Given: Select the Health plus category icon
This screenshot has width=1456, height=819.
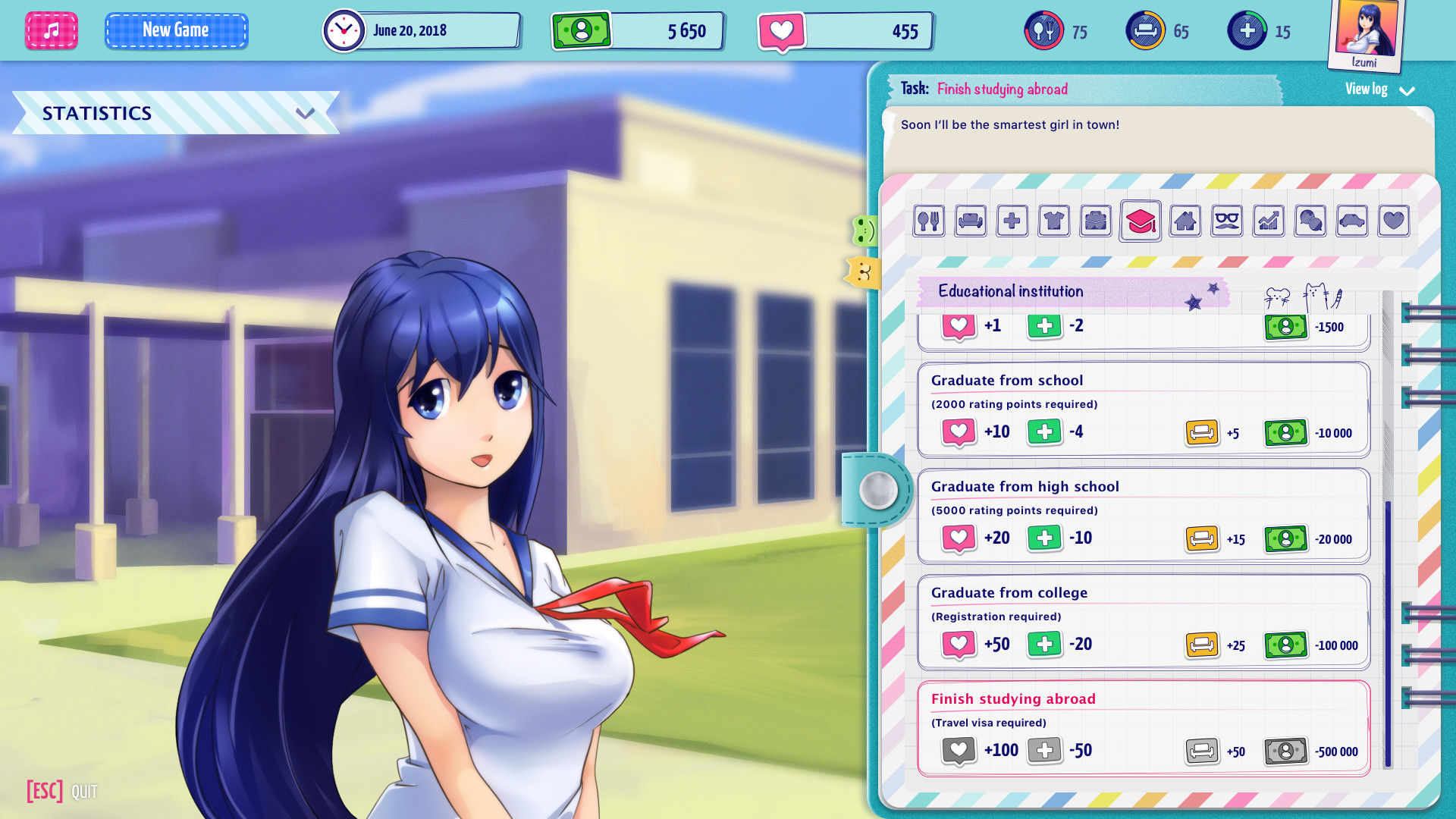Looking at the screenshot, I should (1012, 221).
